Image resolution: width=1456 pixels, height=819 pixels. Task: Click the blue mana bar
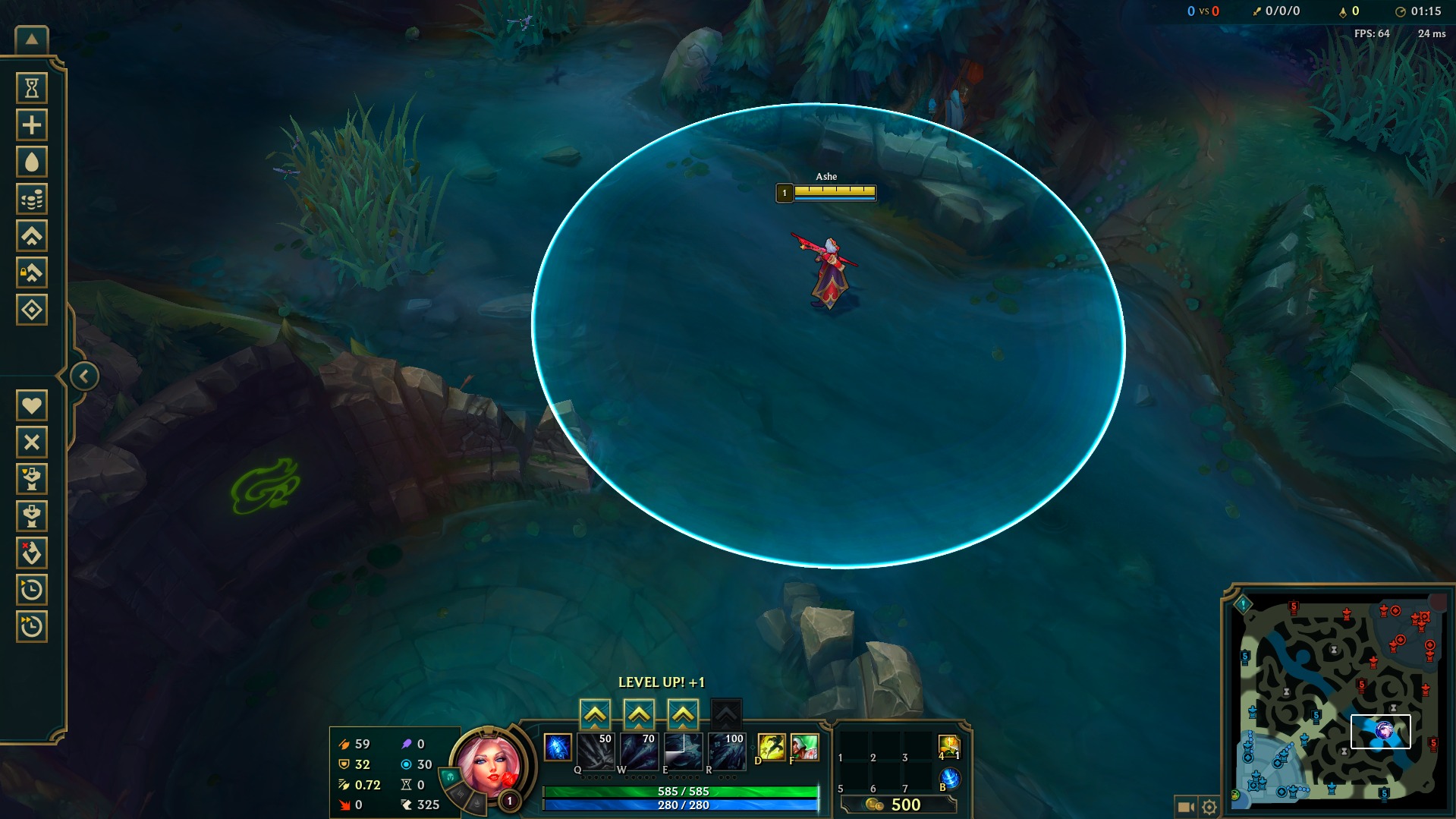coord(681,805)
